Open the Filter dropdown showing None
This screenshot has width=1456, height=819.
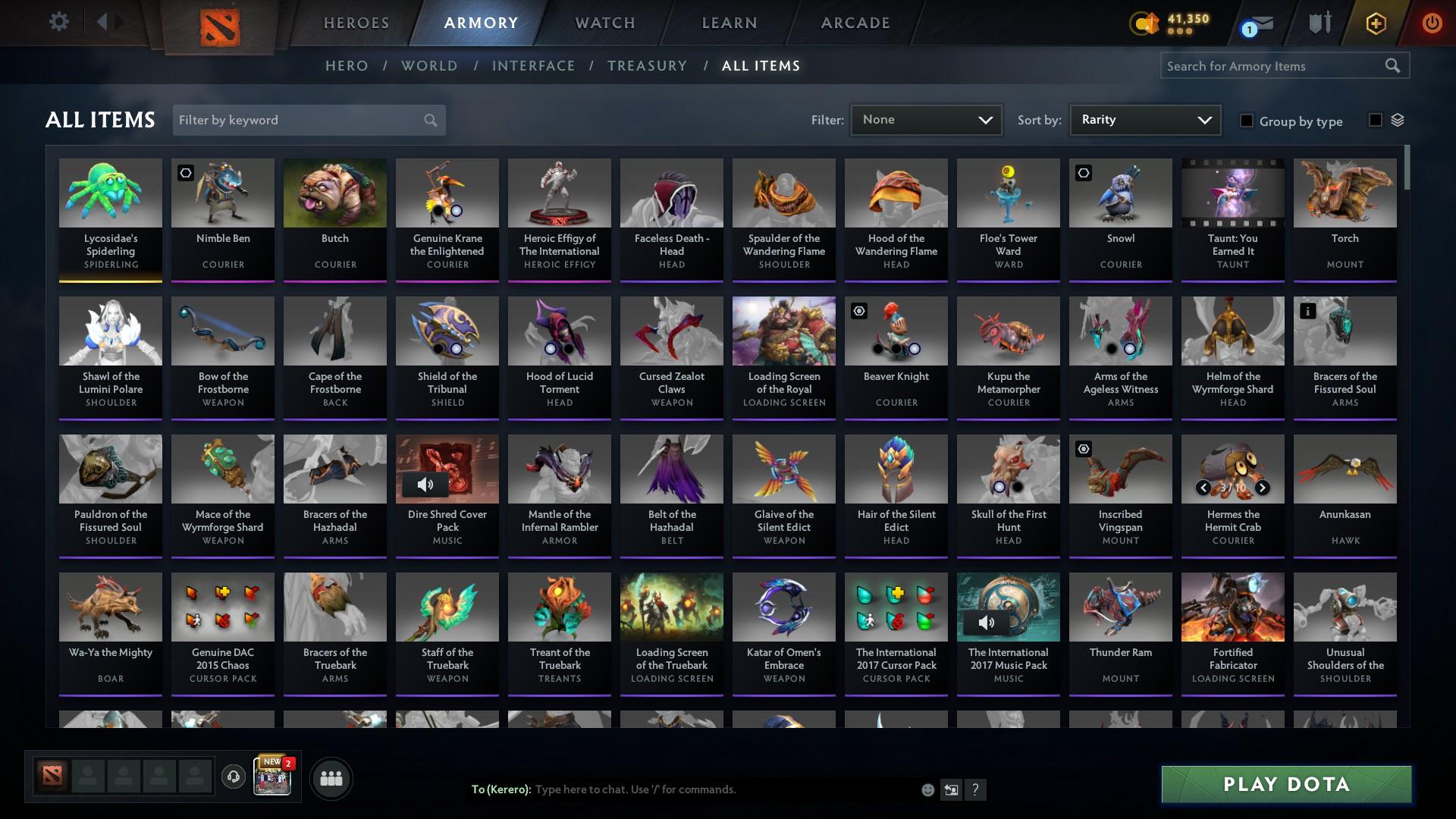(926, 120)
